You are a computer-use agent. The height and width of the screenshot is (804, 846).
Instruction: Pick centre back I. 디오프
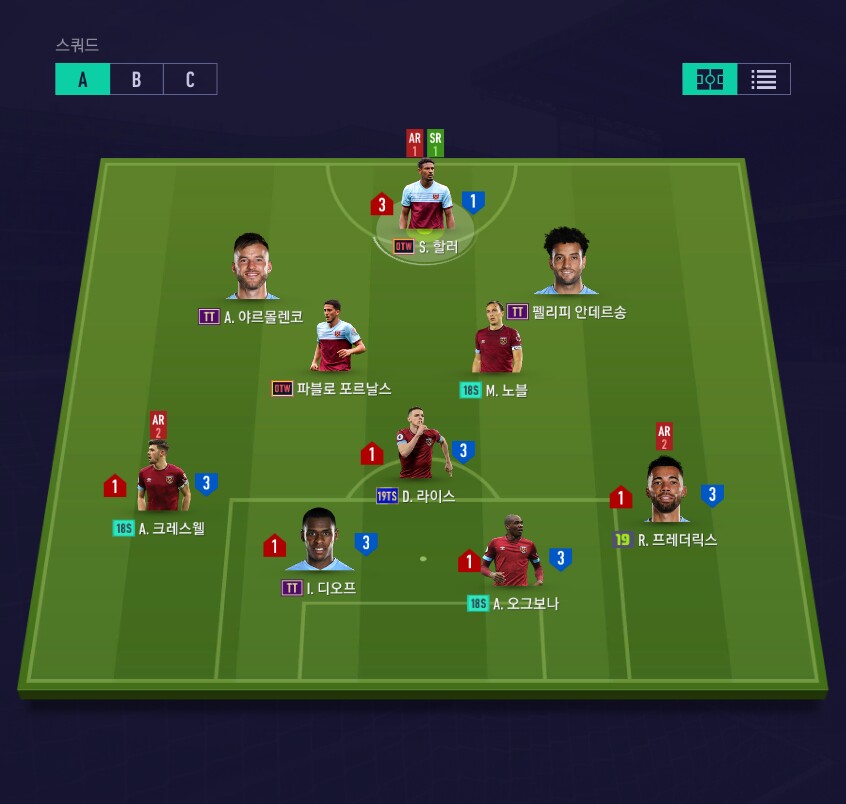click(319, 543)
